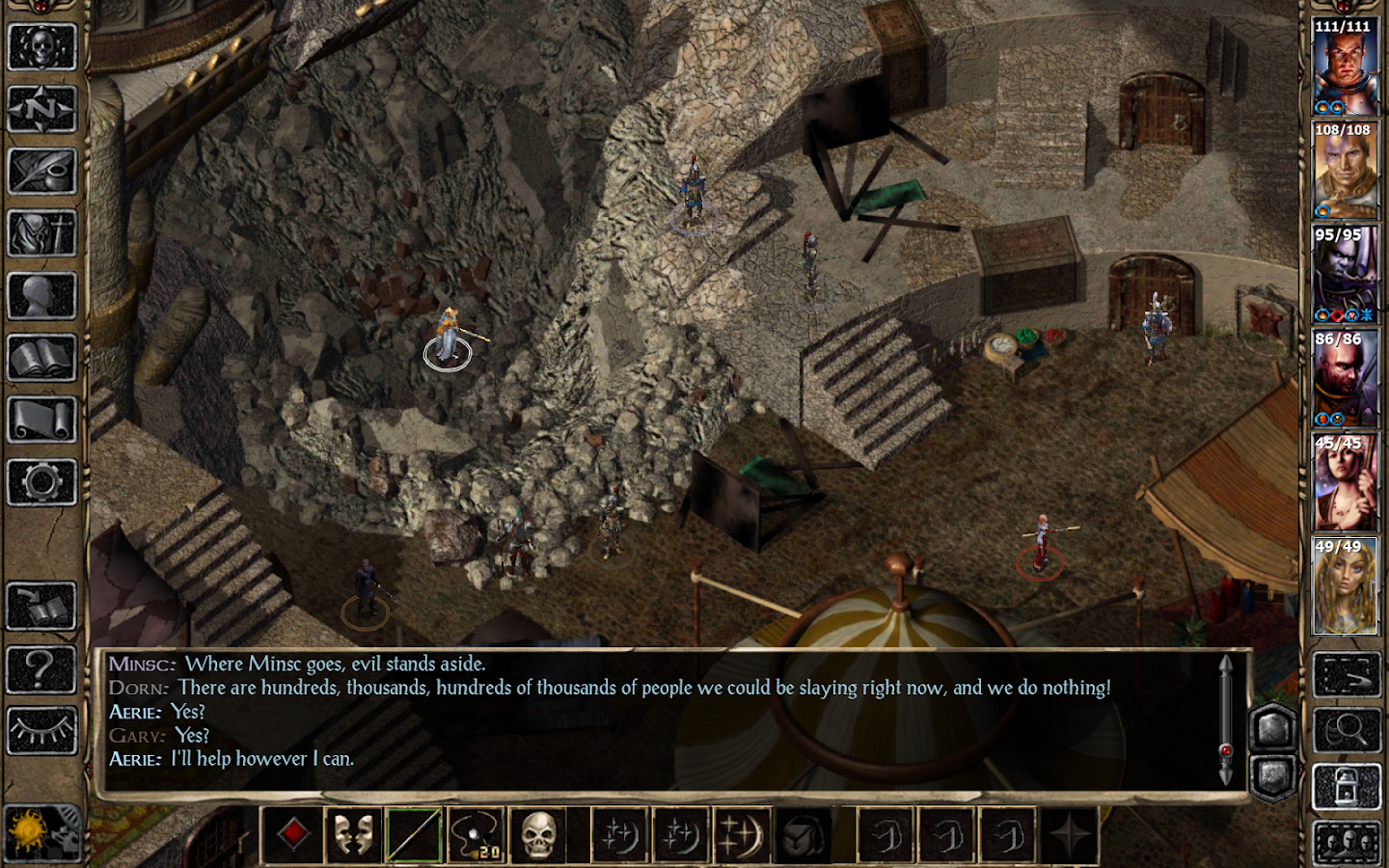Screen dimensions: 1389x868
Task: Select the purple-skinned portrait with 95/95
Action: (1345, 275)
